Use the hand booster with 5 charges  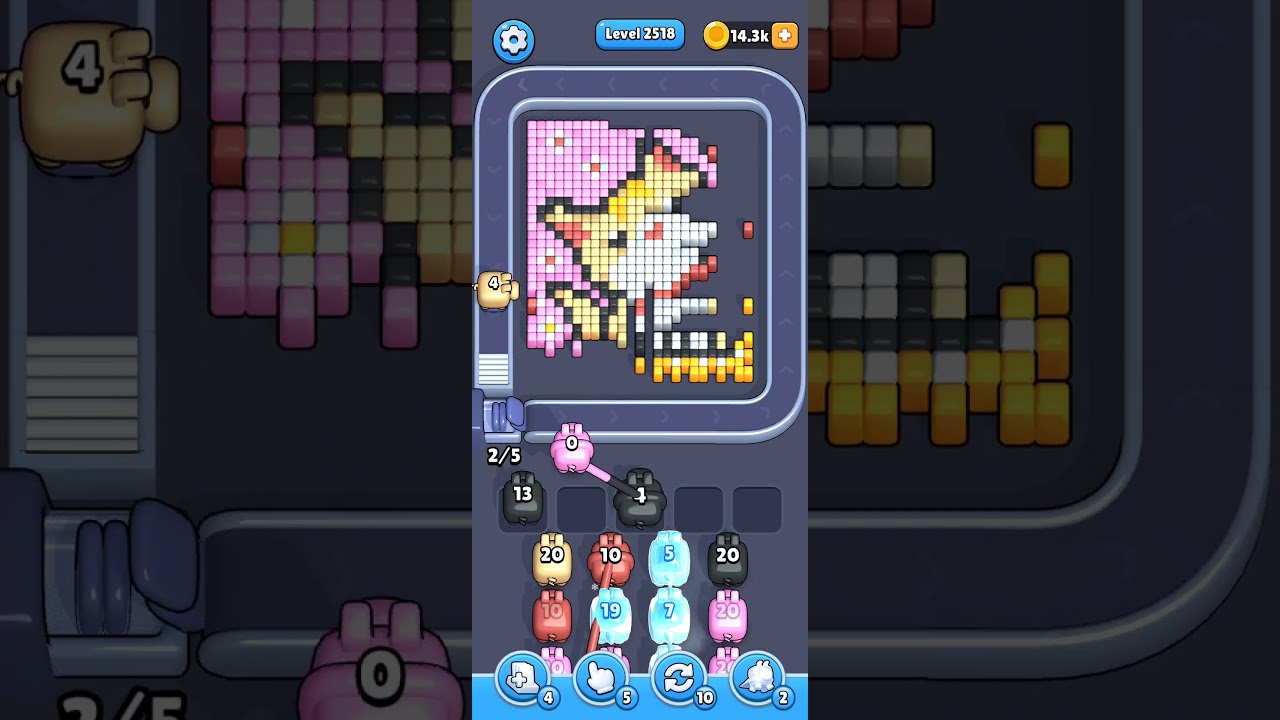coord(600,678)
